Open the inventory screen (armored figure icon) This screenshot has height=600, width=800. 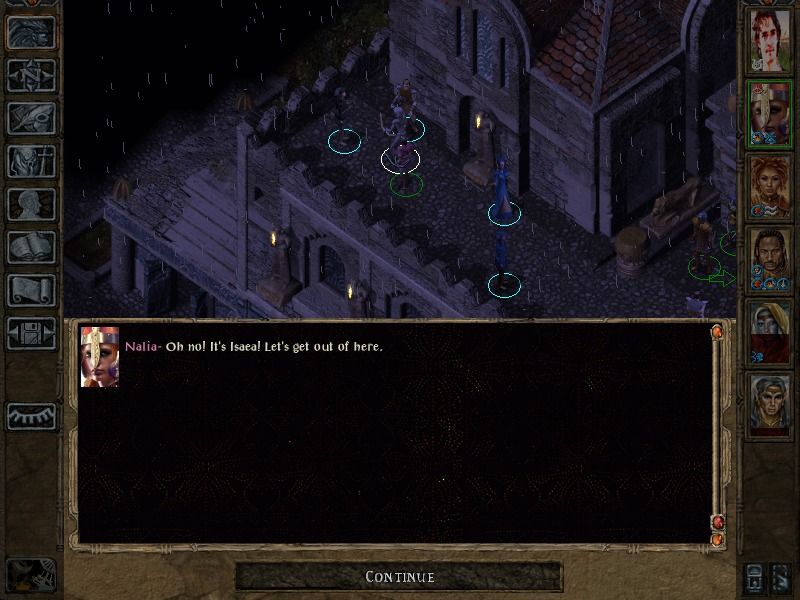click(31, 161)
